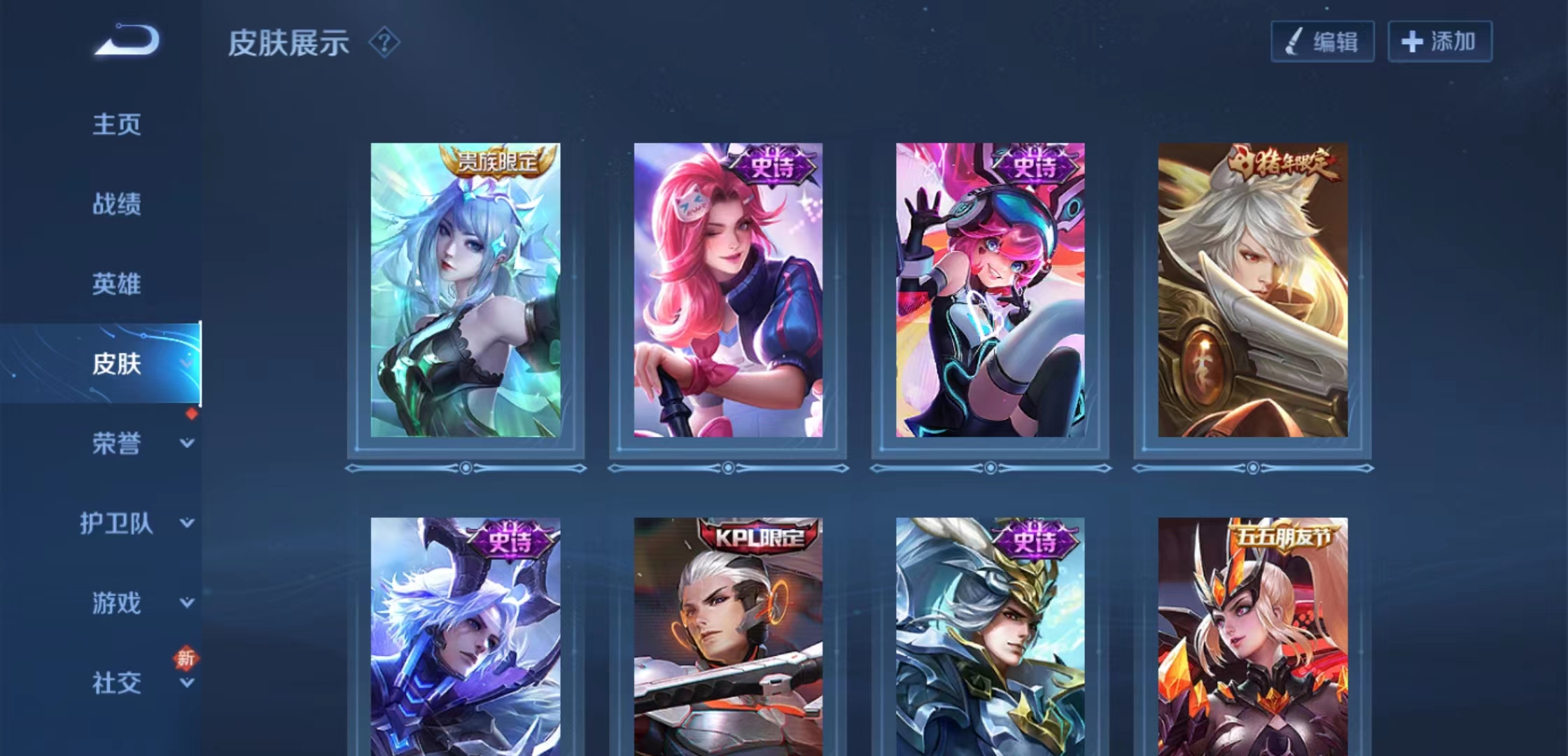Go back using the return arrow
Viewport: 1568px width, 756px height.
(127, 40)
